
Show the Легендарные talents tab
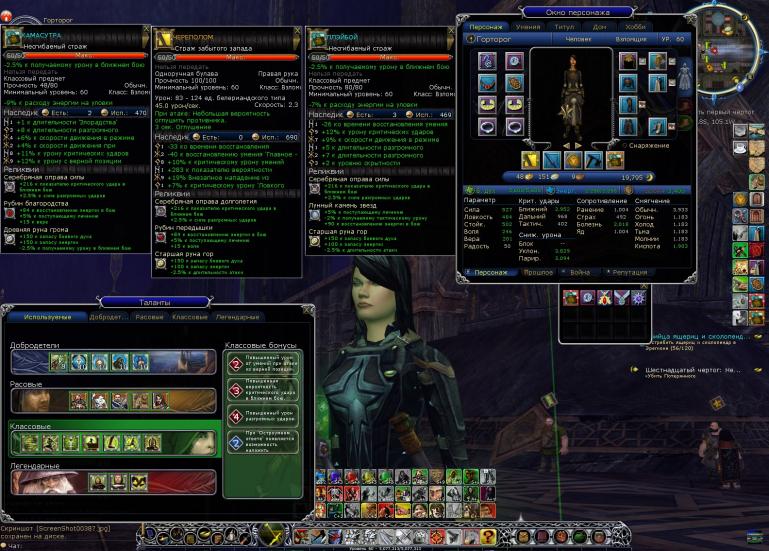pyautogui.click(x=237, y=317)
